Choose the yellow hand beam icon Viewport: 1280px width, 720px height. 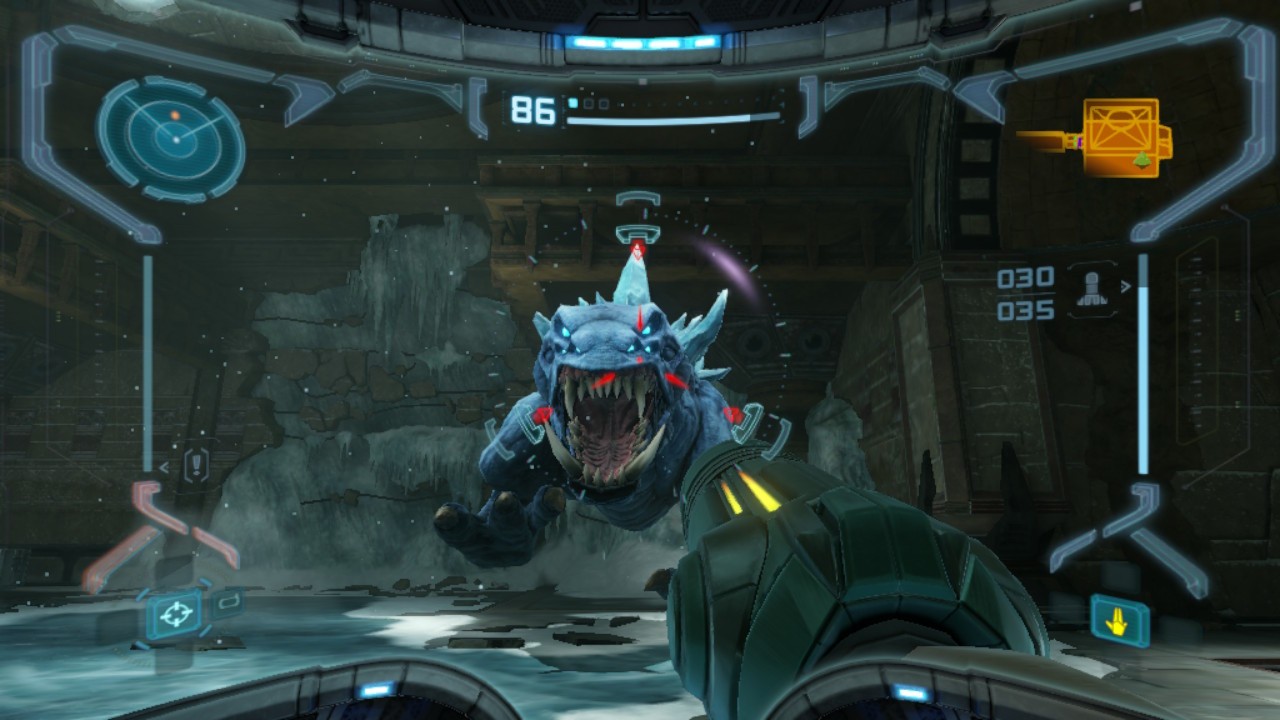1119,620
